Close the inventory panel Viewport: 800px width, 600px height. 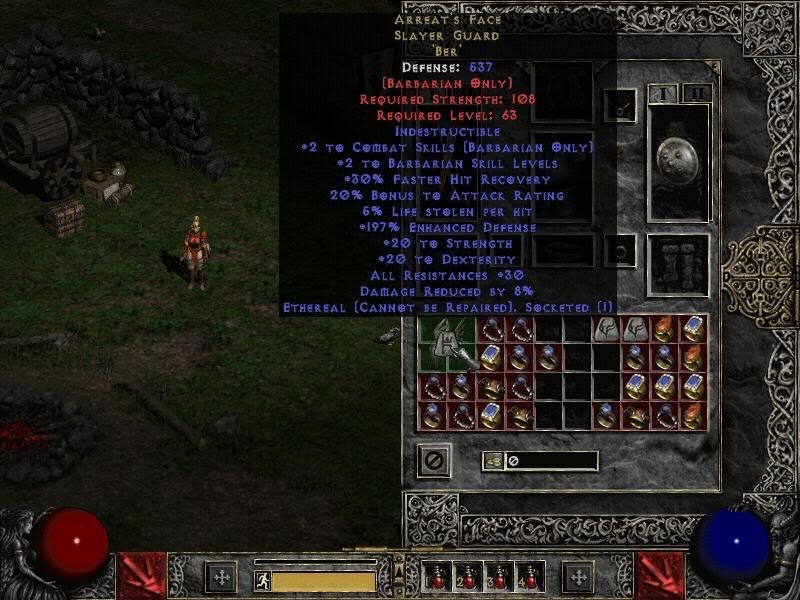point(434,461)
